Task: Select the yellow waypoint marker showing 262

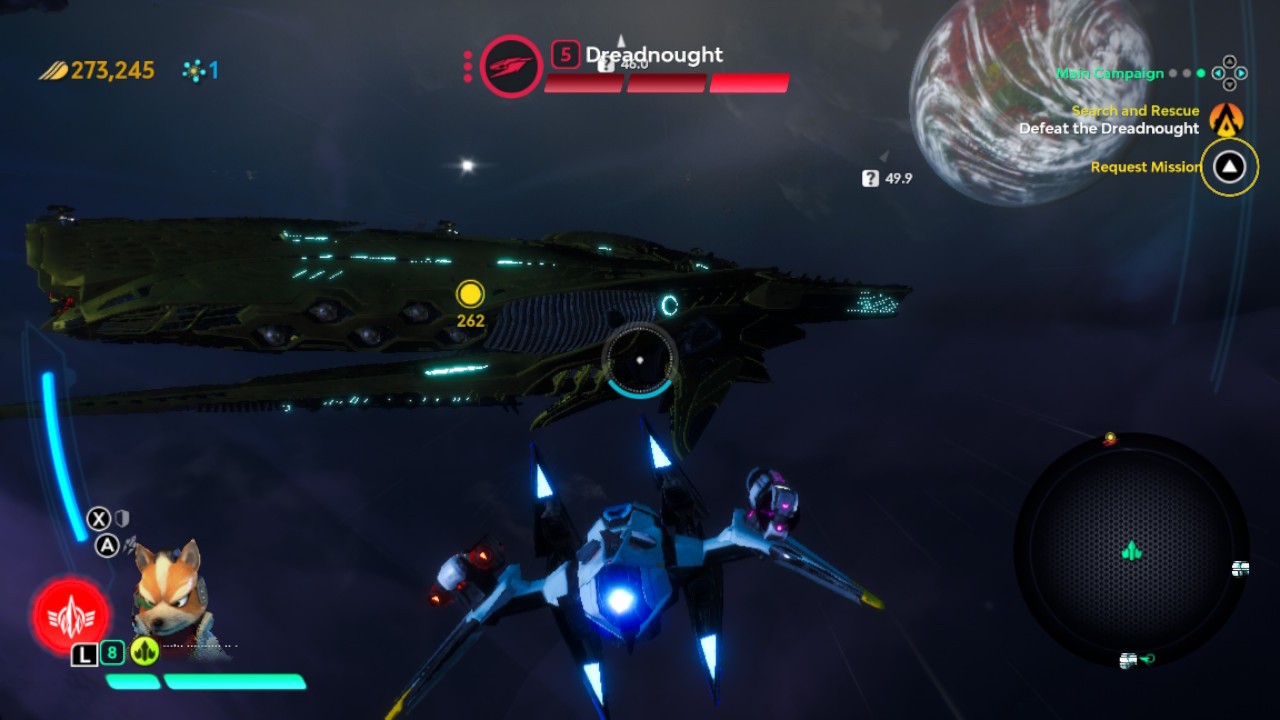Action: click(x=470, y=294)
